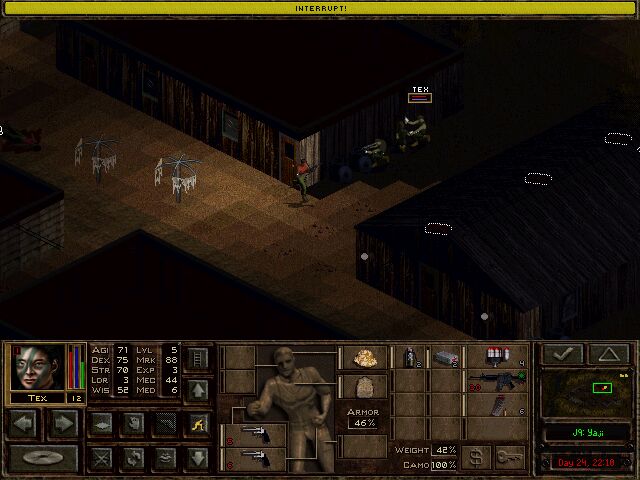Lower stance with the down arrow button
Image resolution: width=640 pixels, height=480 pixels.
(x=197, y=458)
